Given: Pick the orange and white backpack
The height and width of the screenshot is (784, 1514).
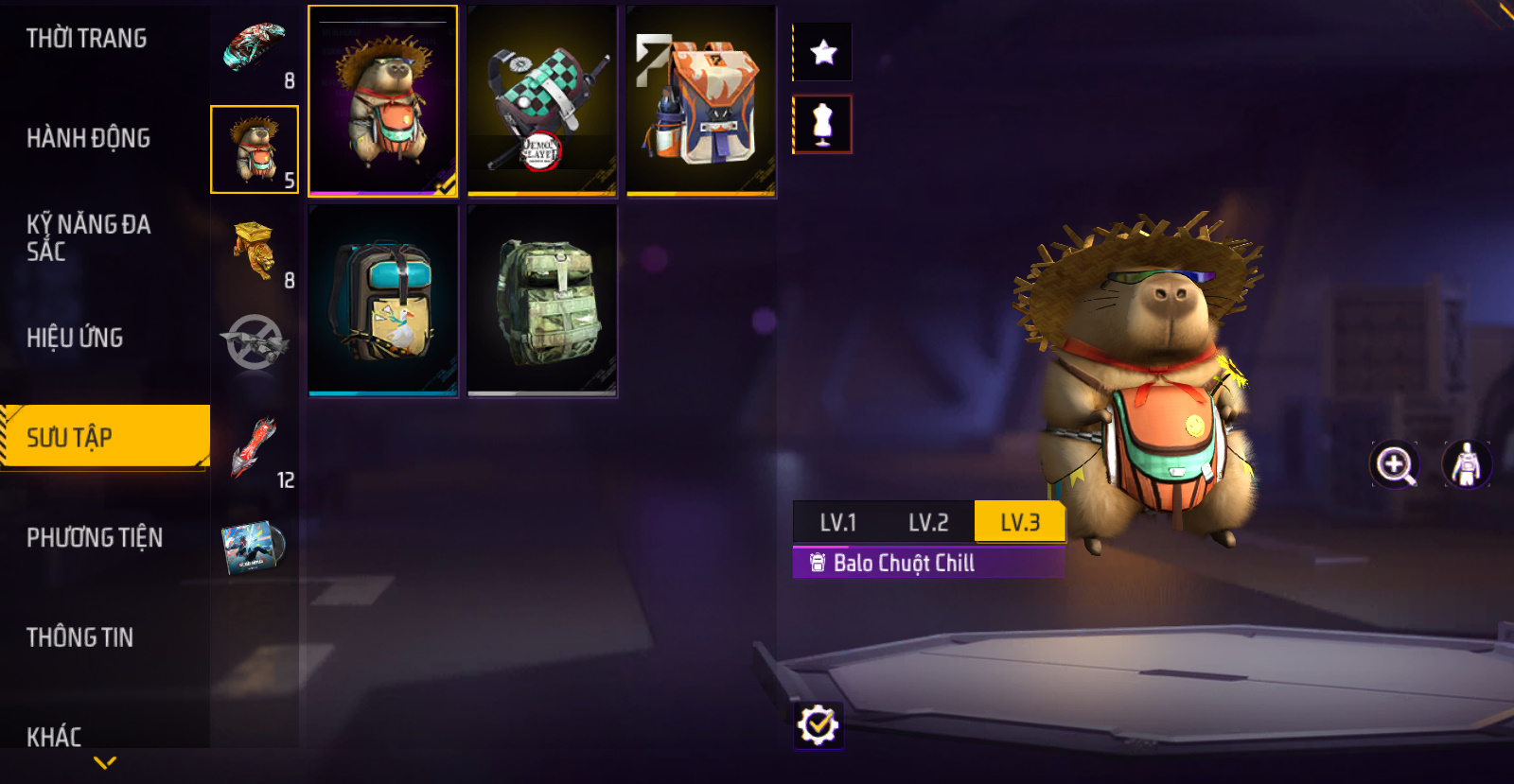Looking at the screenshot, I should pos(700,101).
